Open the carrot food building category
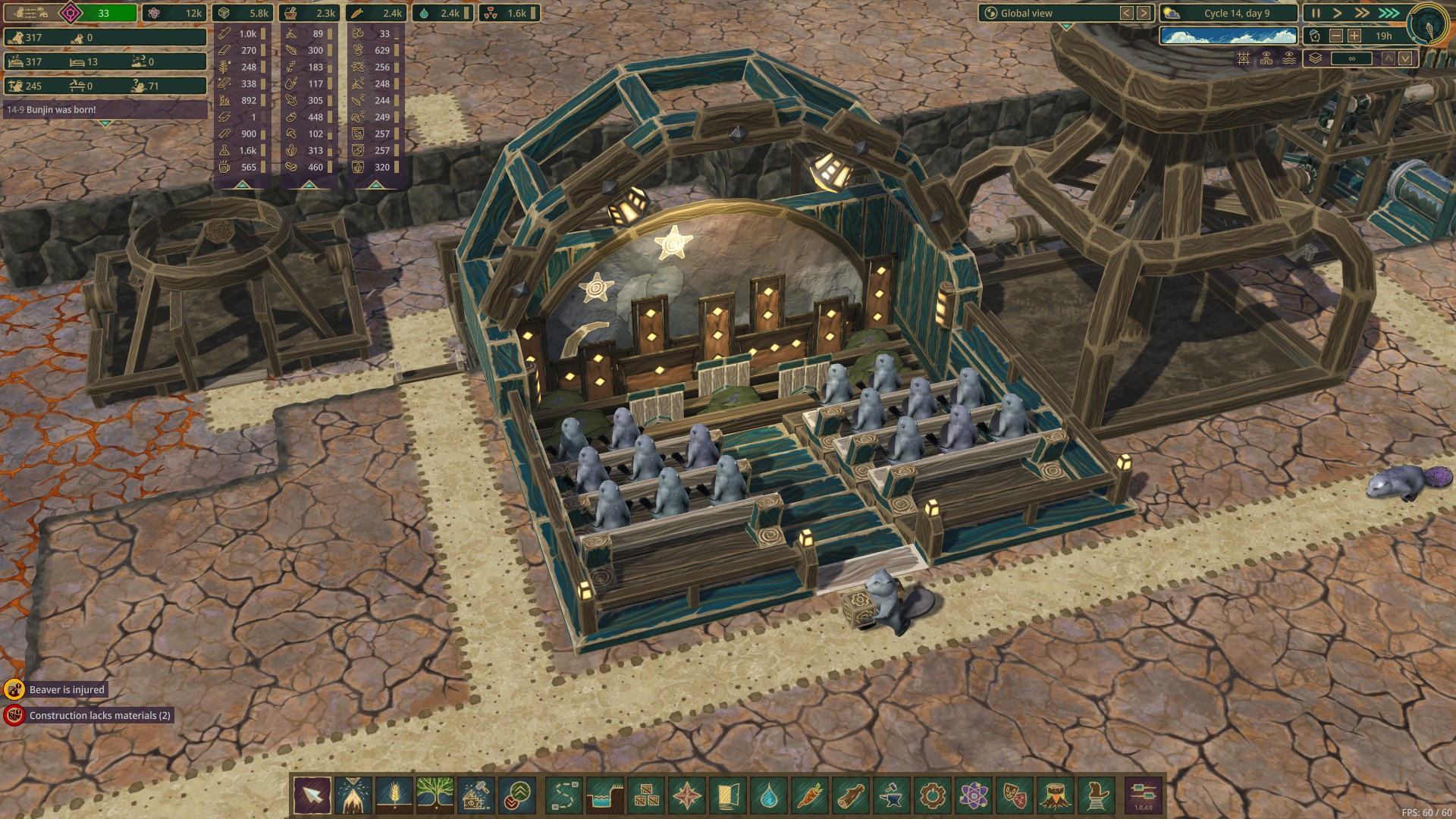This screenshot has width=1456, height=819. click(x=809, y=796)
